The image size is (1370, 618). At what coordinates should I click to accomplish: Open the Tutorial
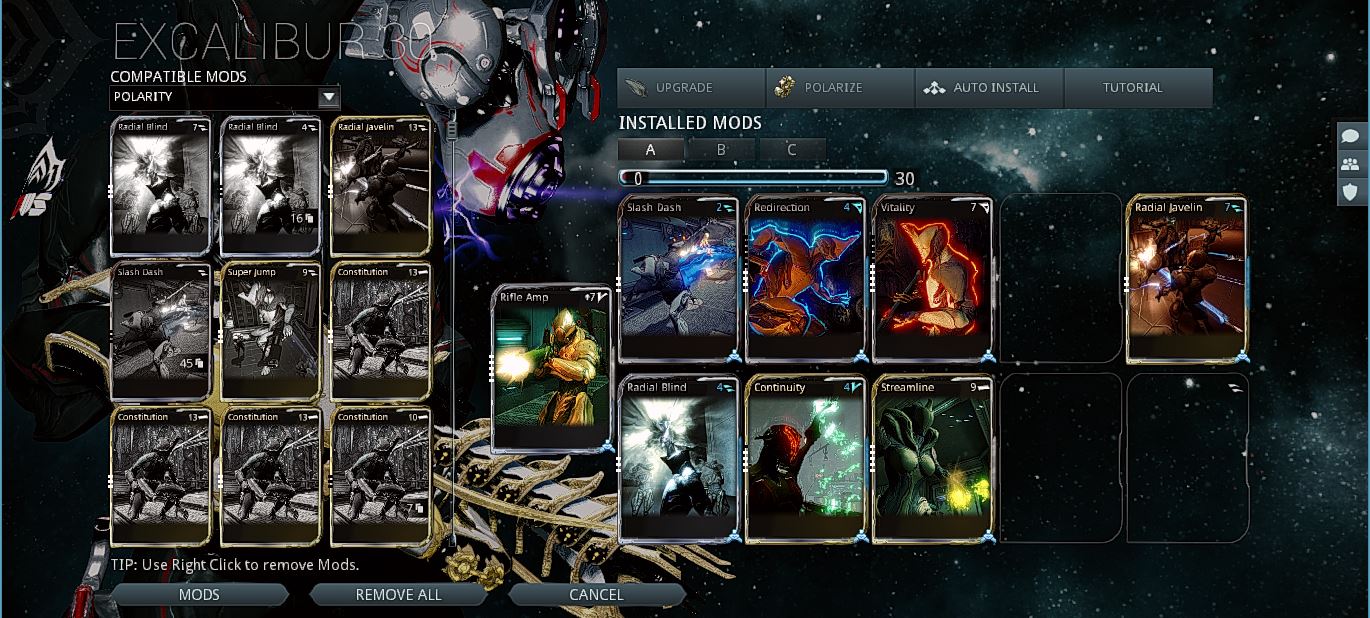click(1137, 88)
